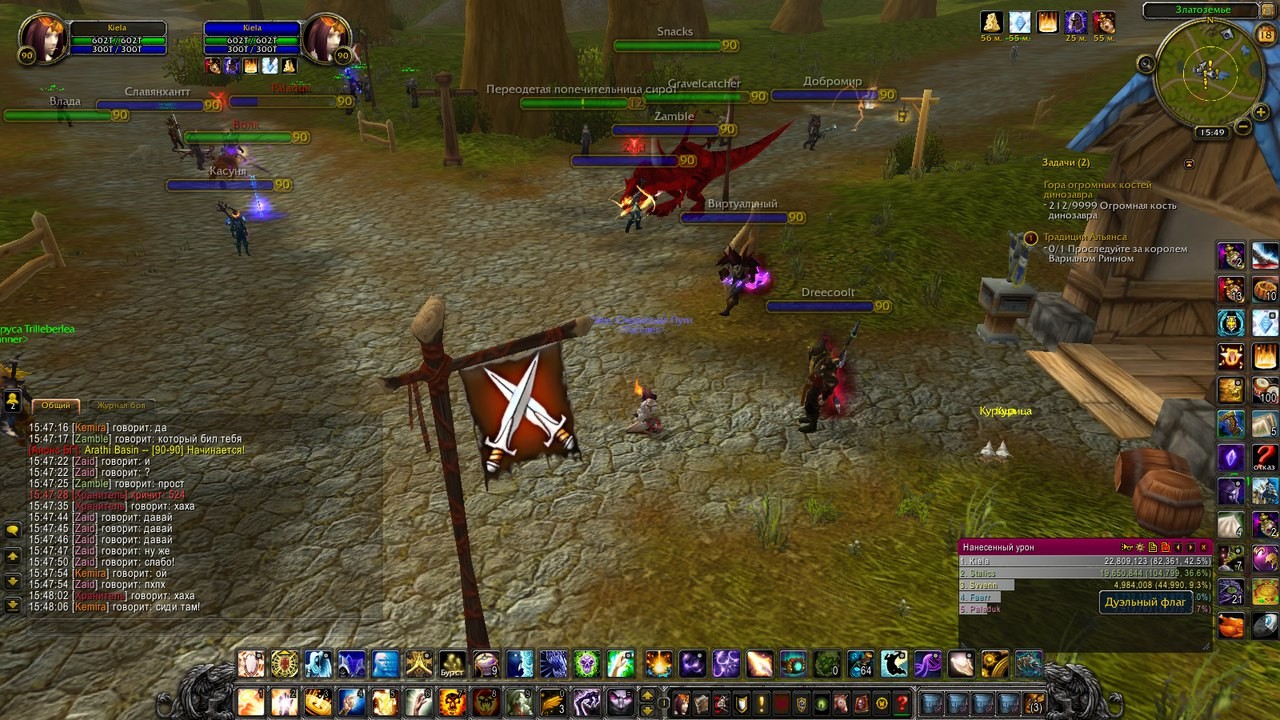
Task: Open the Традиции Альянса quest entry
Action: point(1084,237)
